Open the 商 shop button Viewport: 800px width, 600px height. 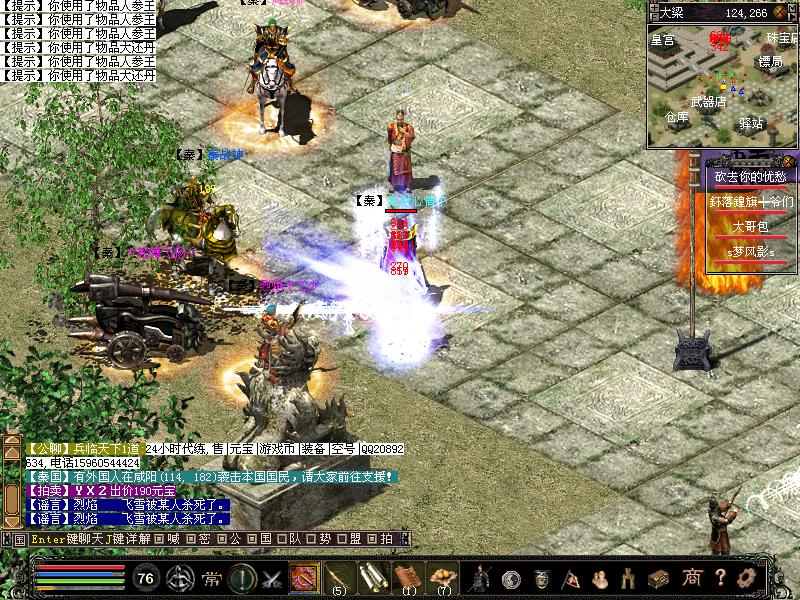[x=691, y=578]
